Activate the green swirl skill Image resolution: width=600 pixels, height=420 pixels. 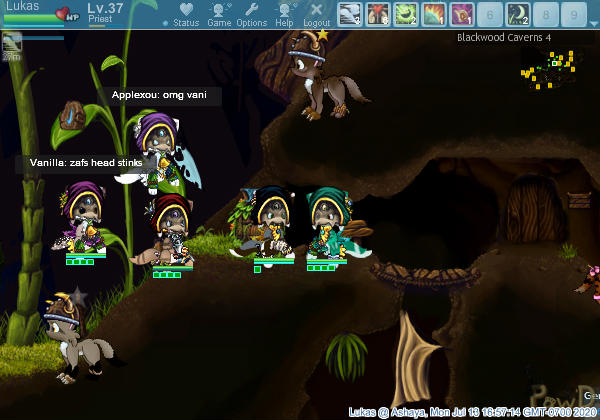pos(406,14)
